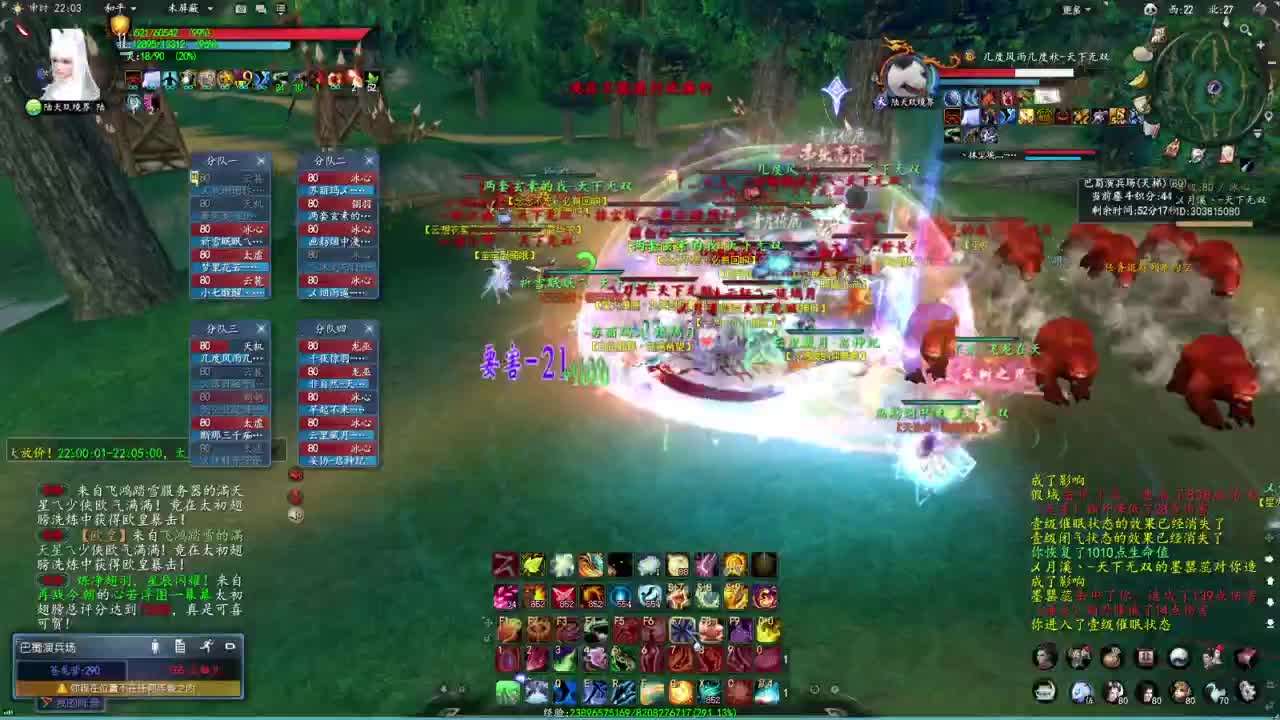Click the running-man icon on the 巴蜀演兵场 tracker
This screenshot has width=1280, height=720.
click(207, 647)
